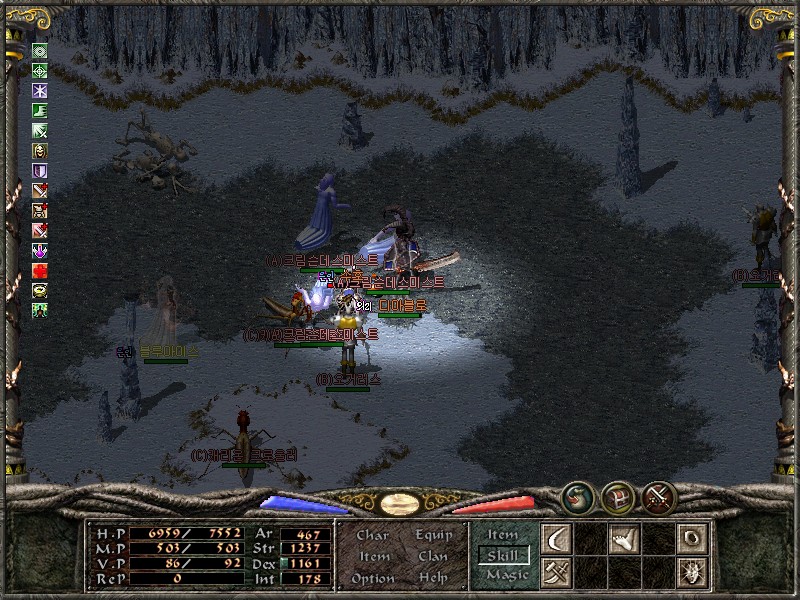Open the Option menu
The height and width of the screenshot is (600, 800).
(x=372, y=578)
